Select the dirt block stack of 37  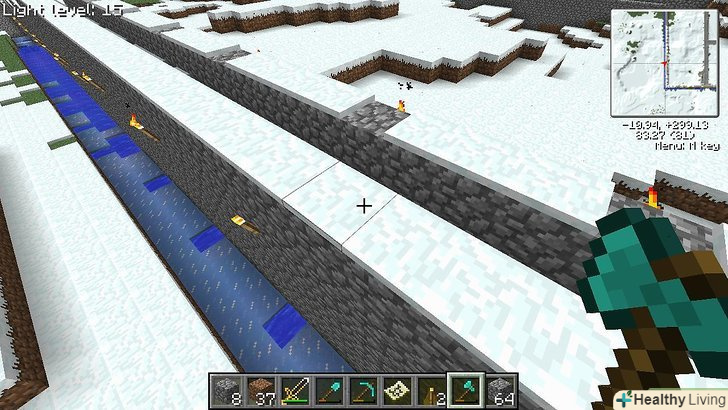(x=262, y=390)
